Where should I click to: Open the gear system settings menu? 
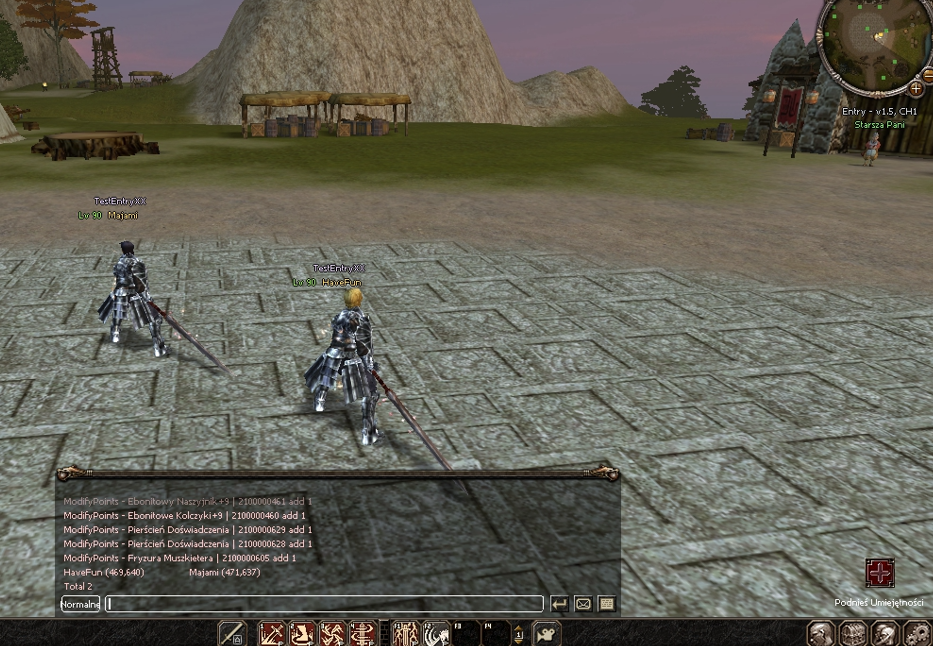916,633
